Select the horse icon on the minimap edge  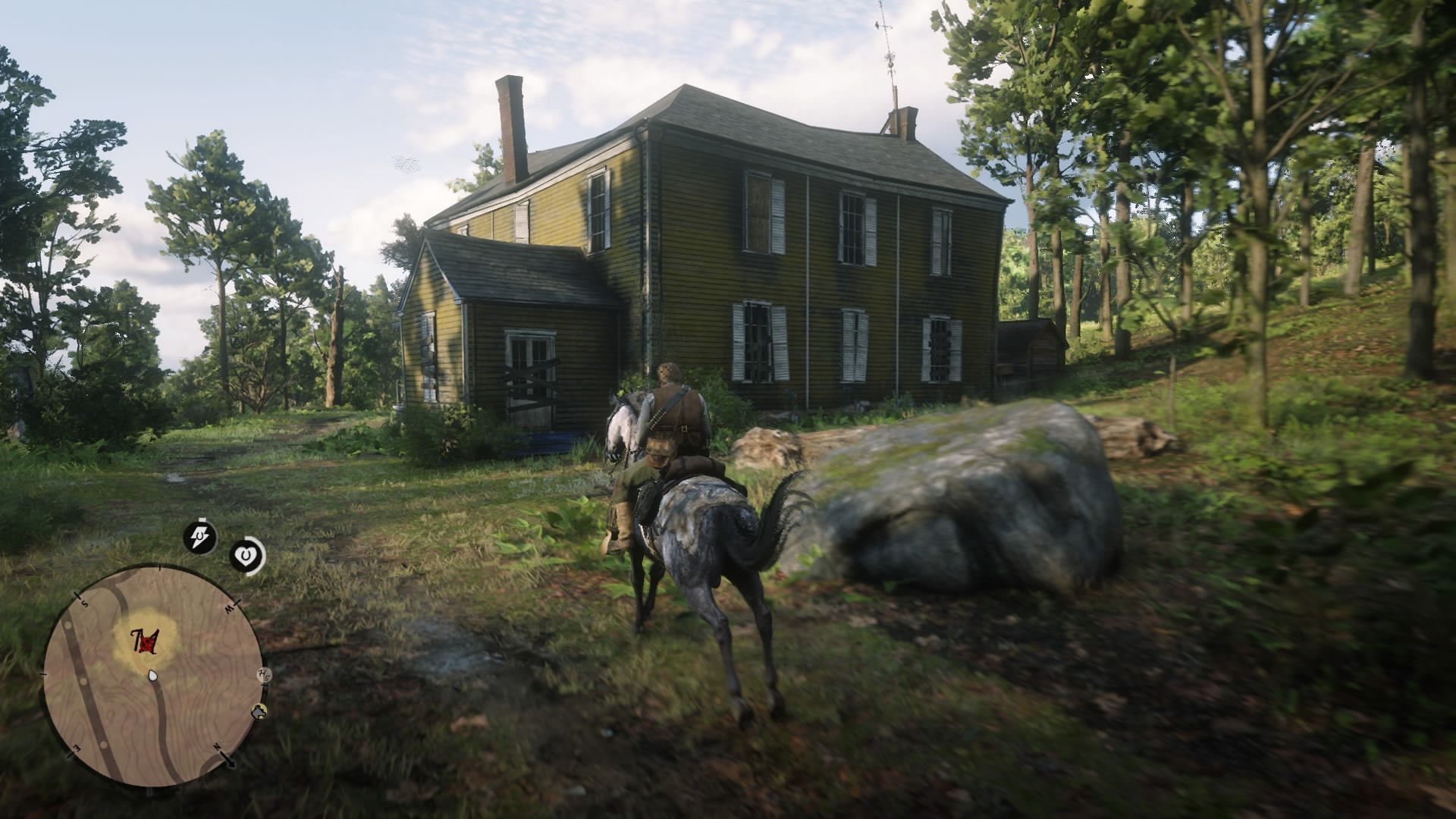pos(260,712)
